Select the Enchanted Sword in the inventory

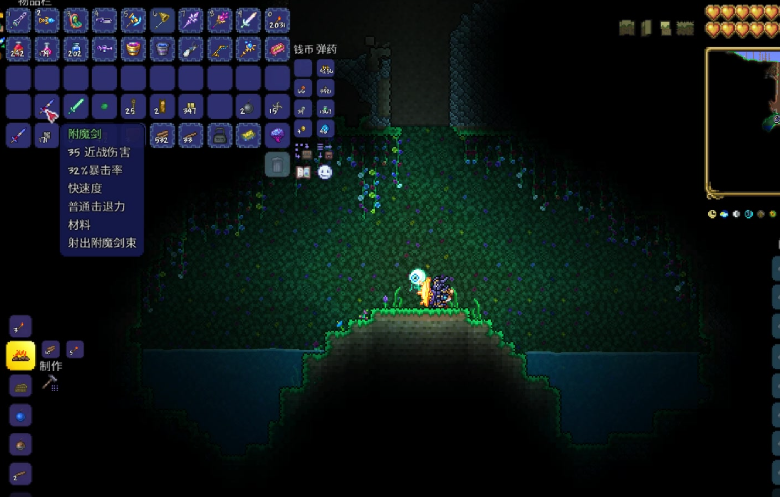tap(48, 106)
